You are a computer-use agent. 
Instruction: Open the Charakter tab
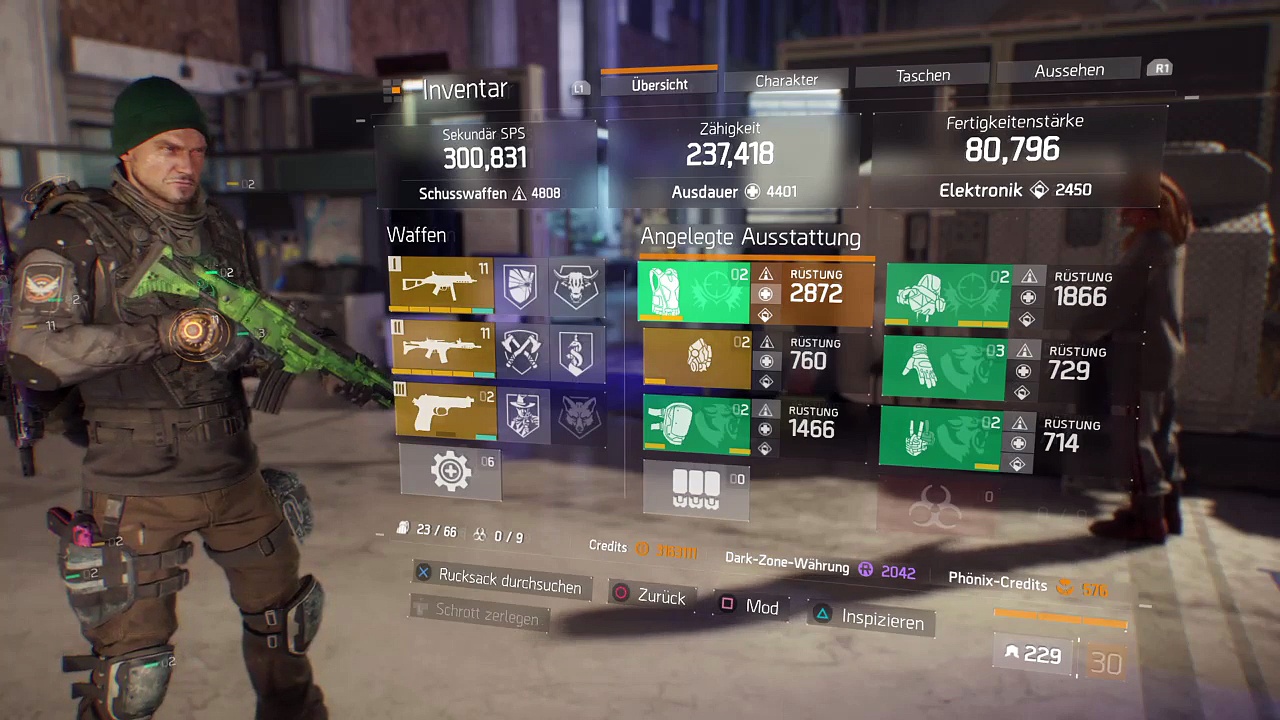(786, 80)
